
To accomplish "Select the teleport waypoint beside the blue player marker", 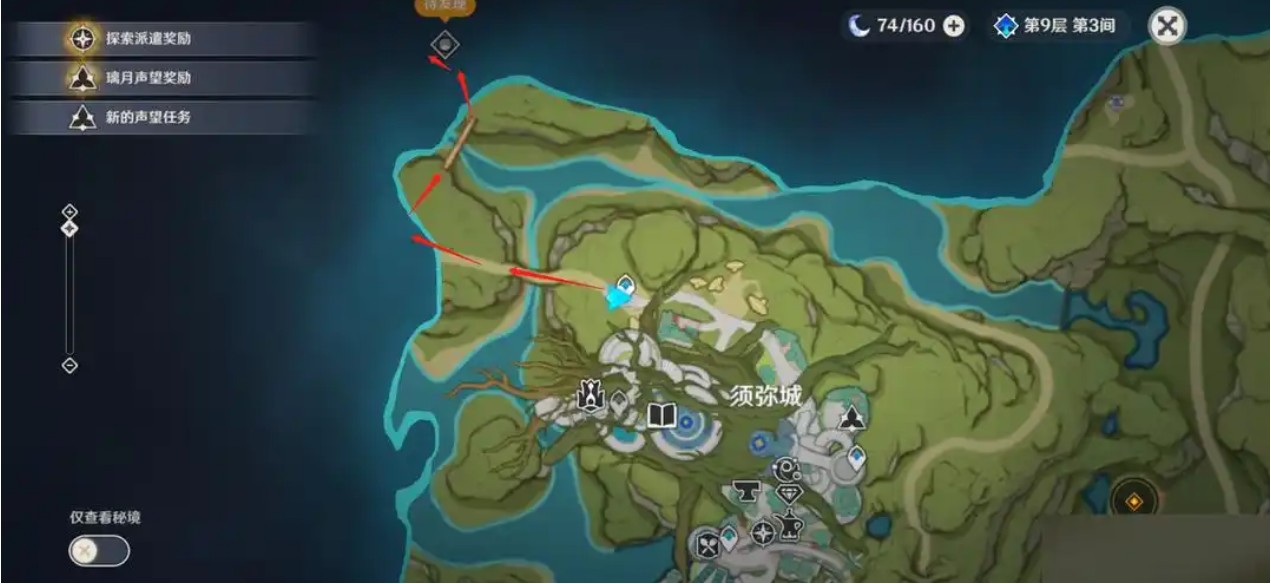I will point(626,284).
